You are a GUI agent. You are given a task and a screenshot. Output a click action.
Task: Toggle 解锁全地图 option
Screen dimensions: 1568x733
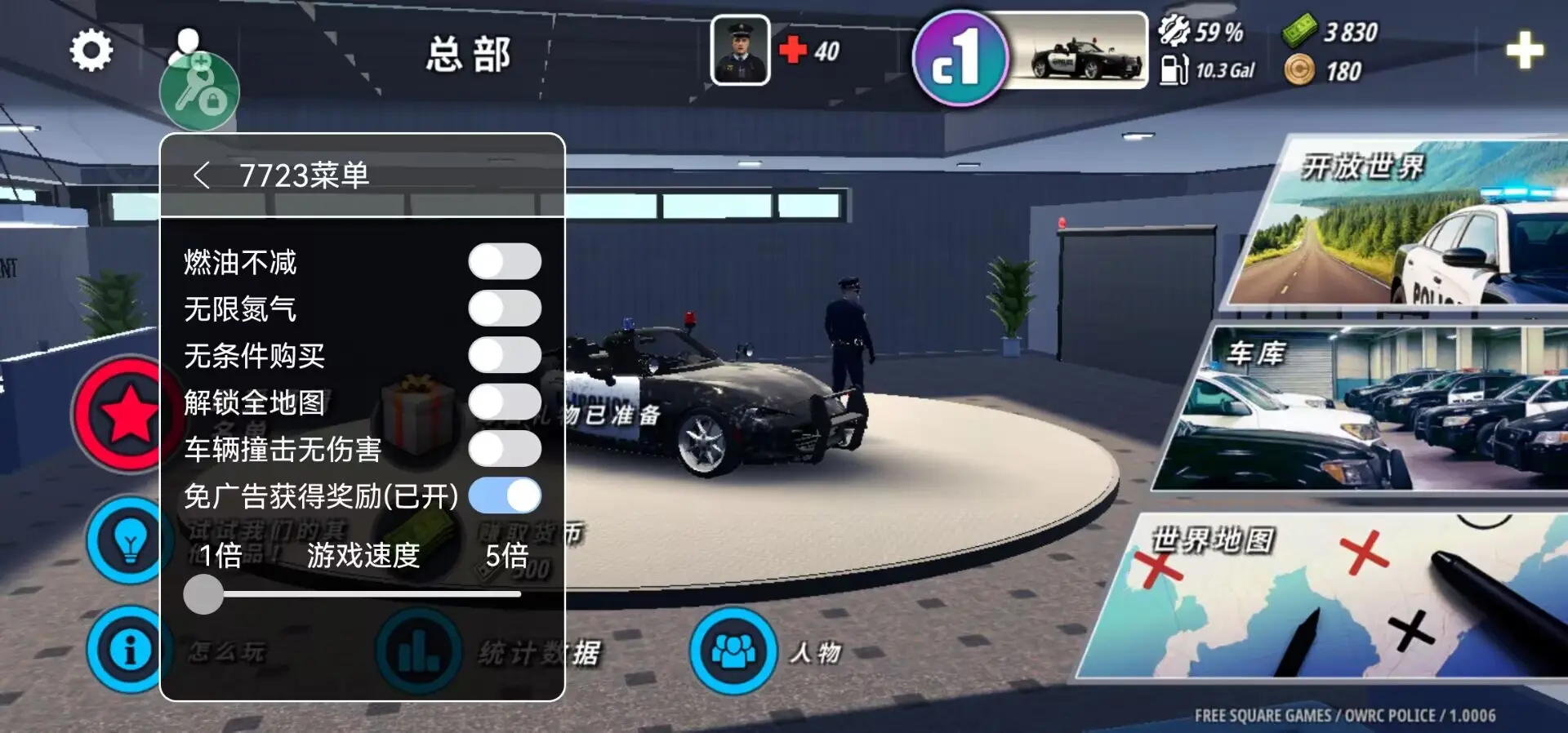504,402
